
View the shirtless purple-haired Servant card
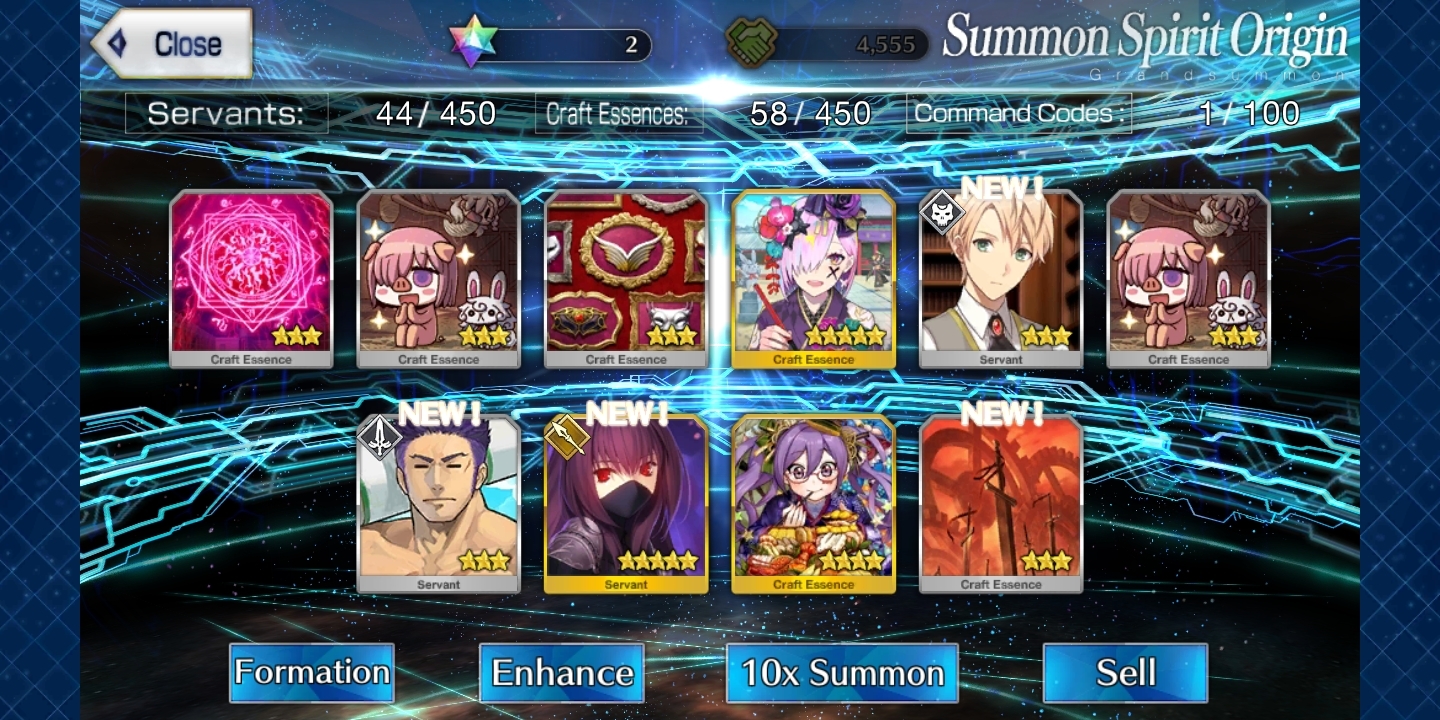click(x=438, y=503)
